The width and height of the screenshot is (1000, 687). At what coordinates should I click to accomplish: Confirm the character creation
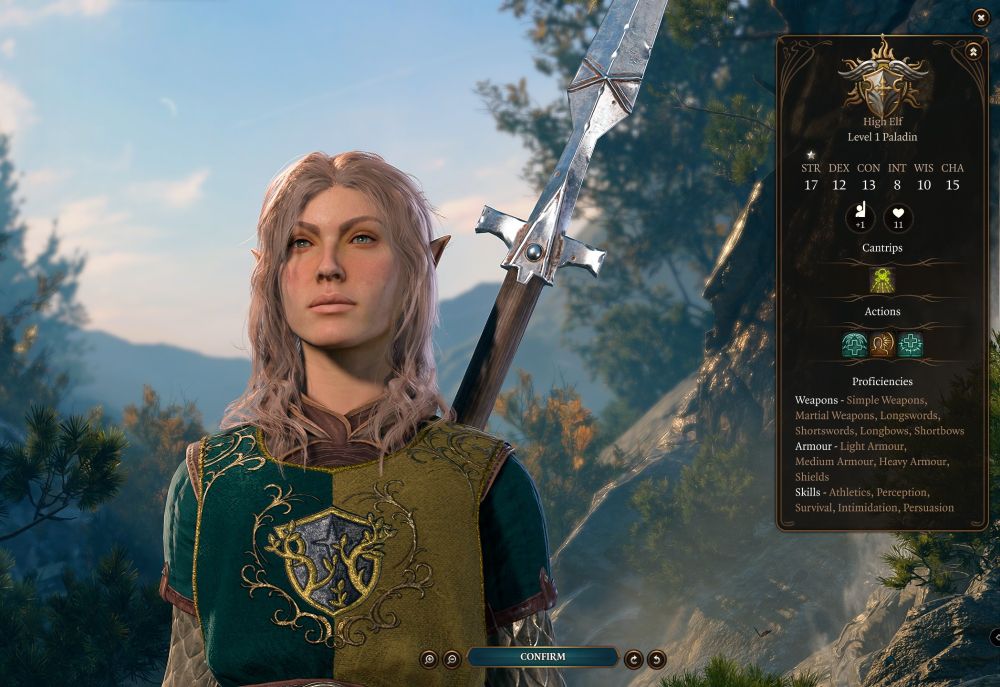click(542, 657)
